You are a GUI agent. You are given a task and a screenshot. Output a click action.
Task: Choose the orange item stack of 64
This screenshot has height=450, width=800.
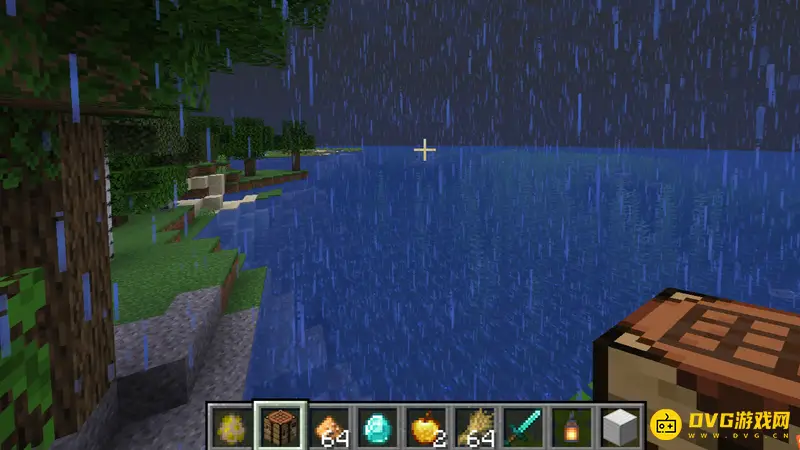[328, 427]
